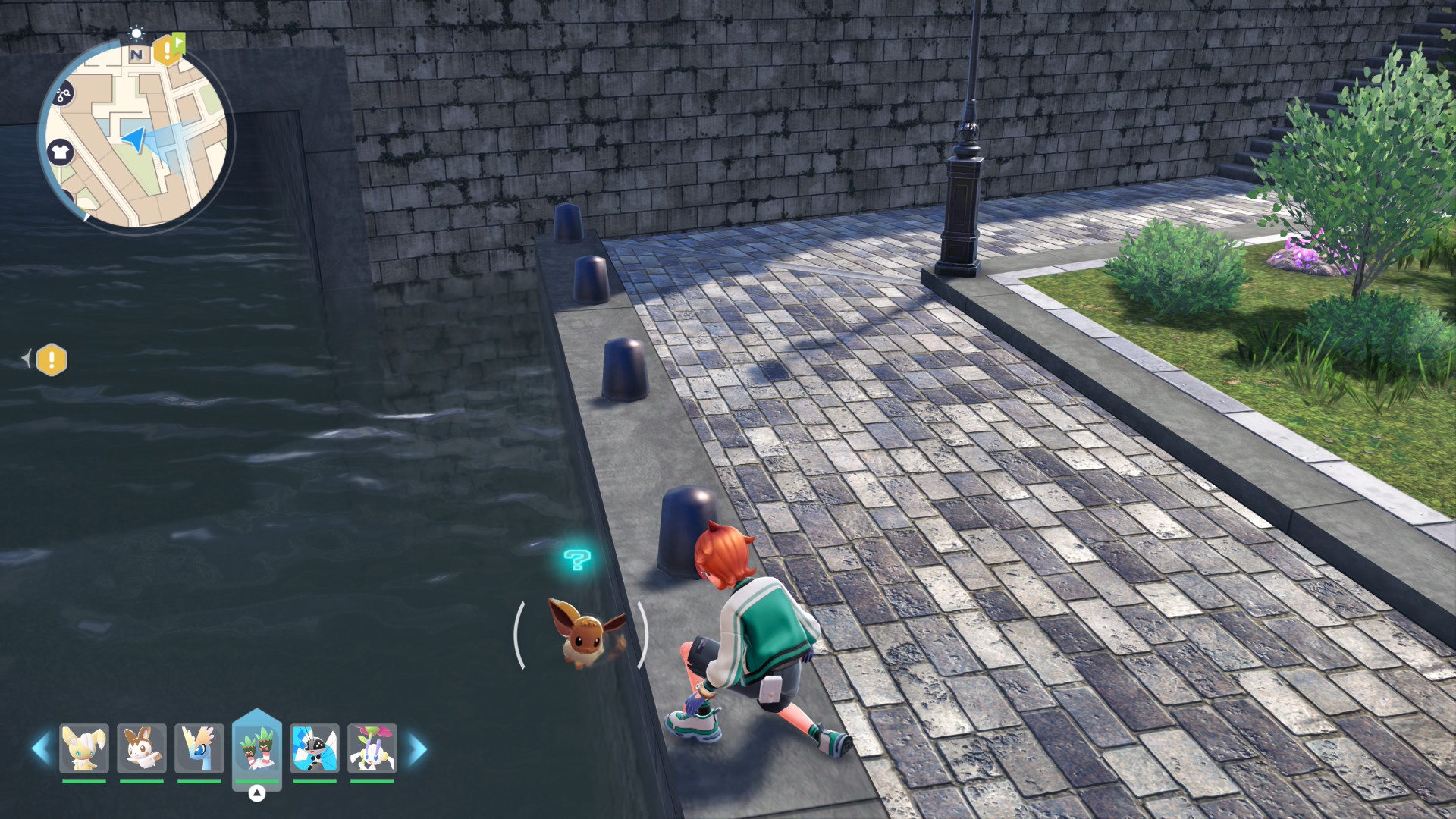This screenshot has width=1456, height=819.
Task: Click the yellow exclamation objective indicator at screen edge
Action: (x=52, y=359)
